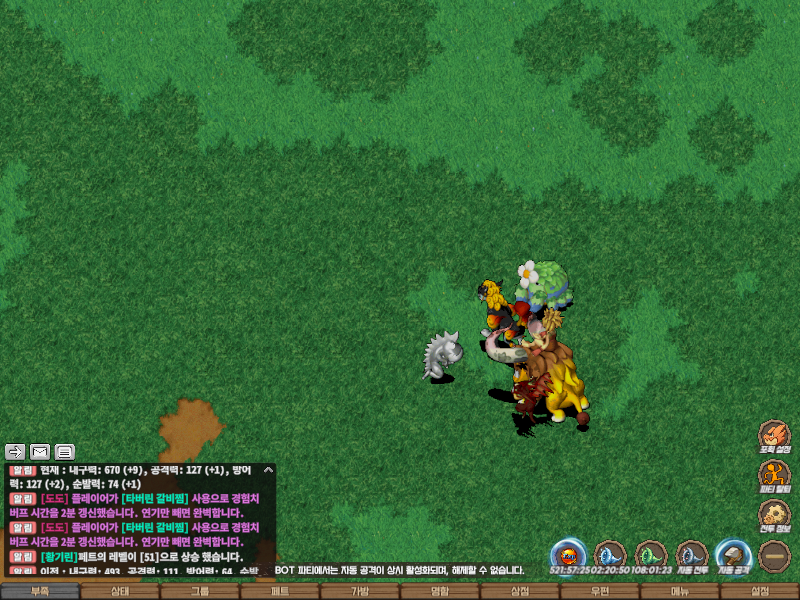
Task: Open the 페트 (pet) menu
Action: (x=280, y=591)
